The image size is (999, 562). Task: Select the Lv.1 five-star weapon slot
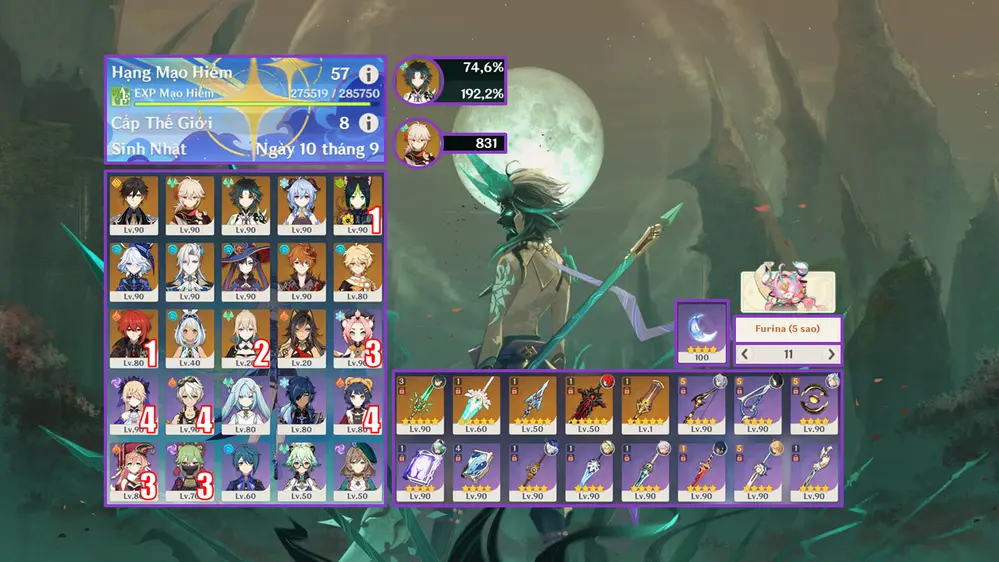[645, 404]
